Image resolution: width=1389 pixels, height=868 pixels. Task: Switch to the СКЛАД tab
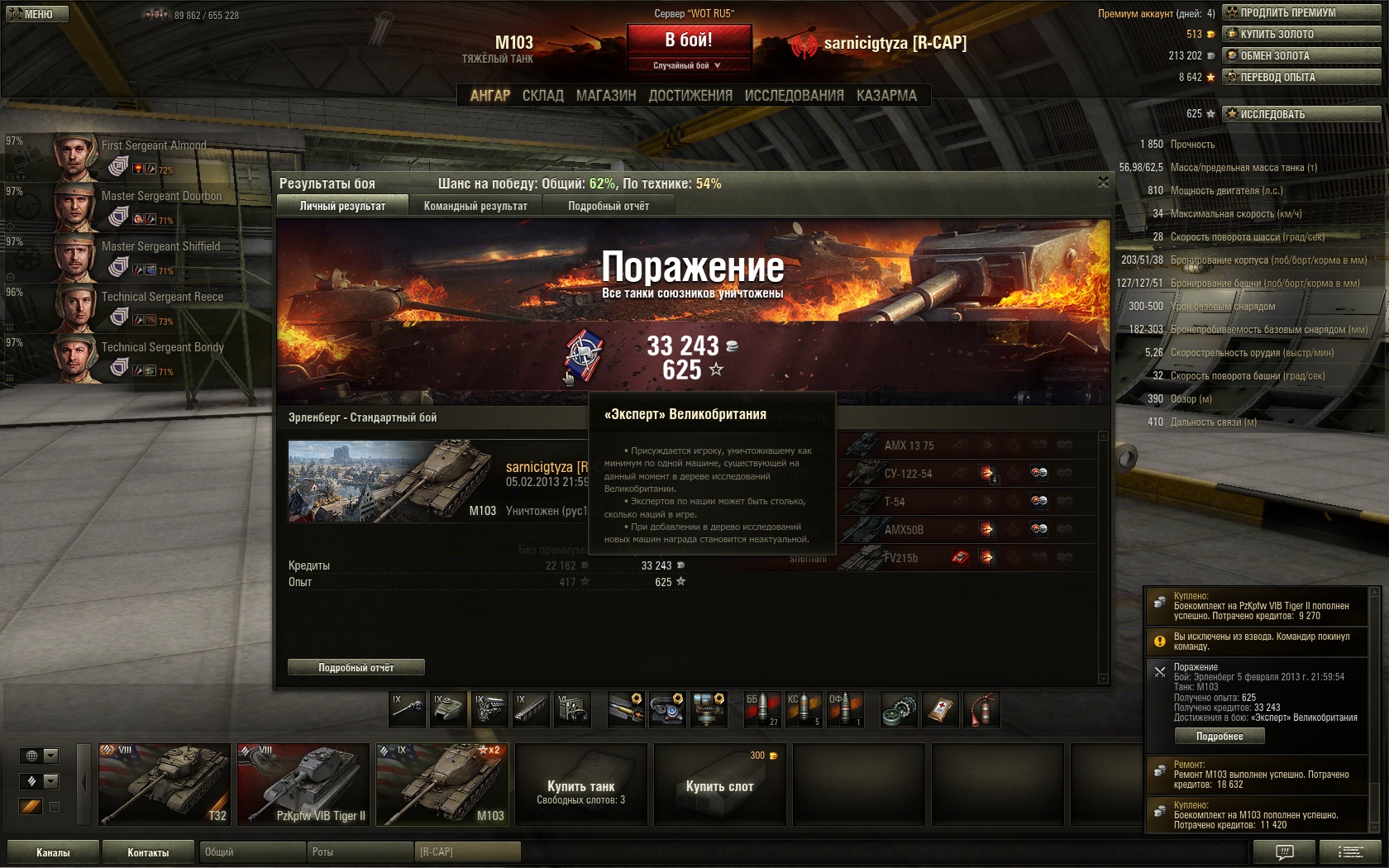click(x=542, y=96)
